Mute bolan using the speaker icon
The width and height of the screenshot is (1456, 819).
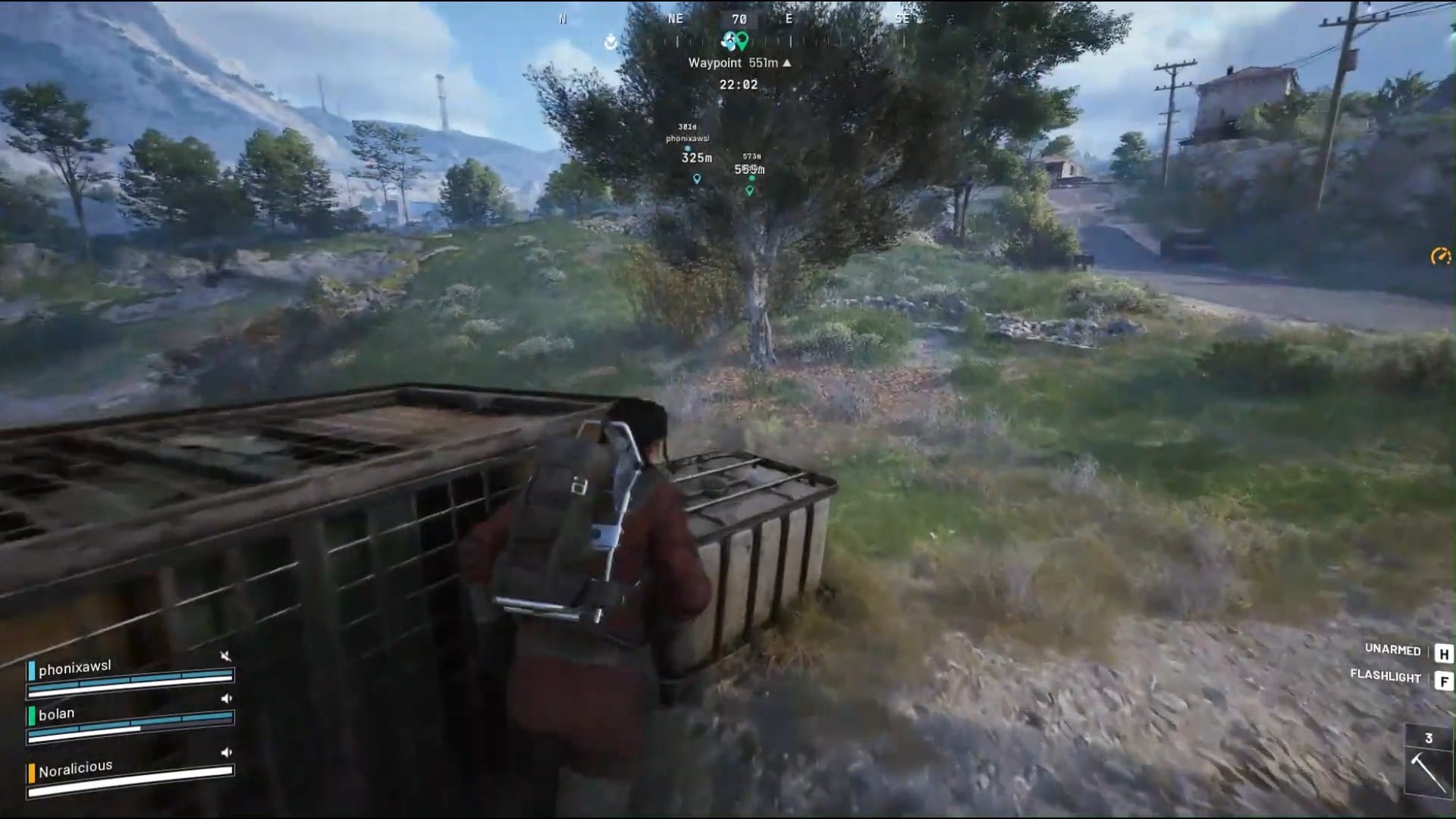tap(226, 698)
